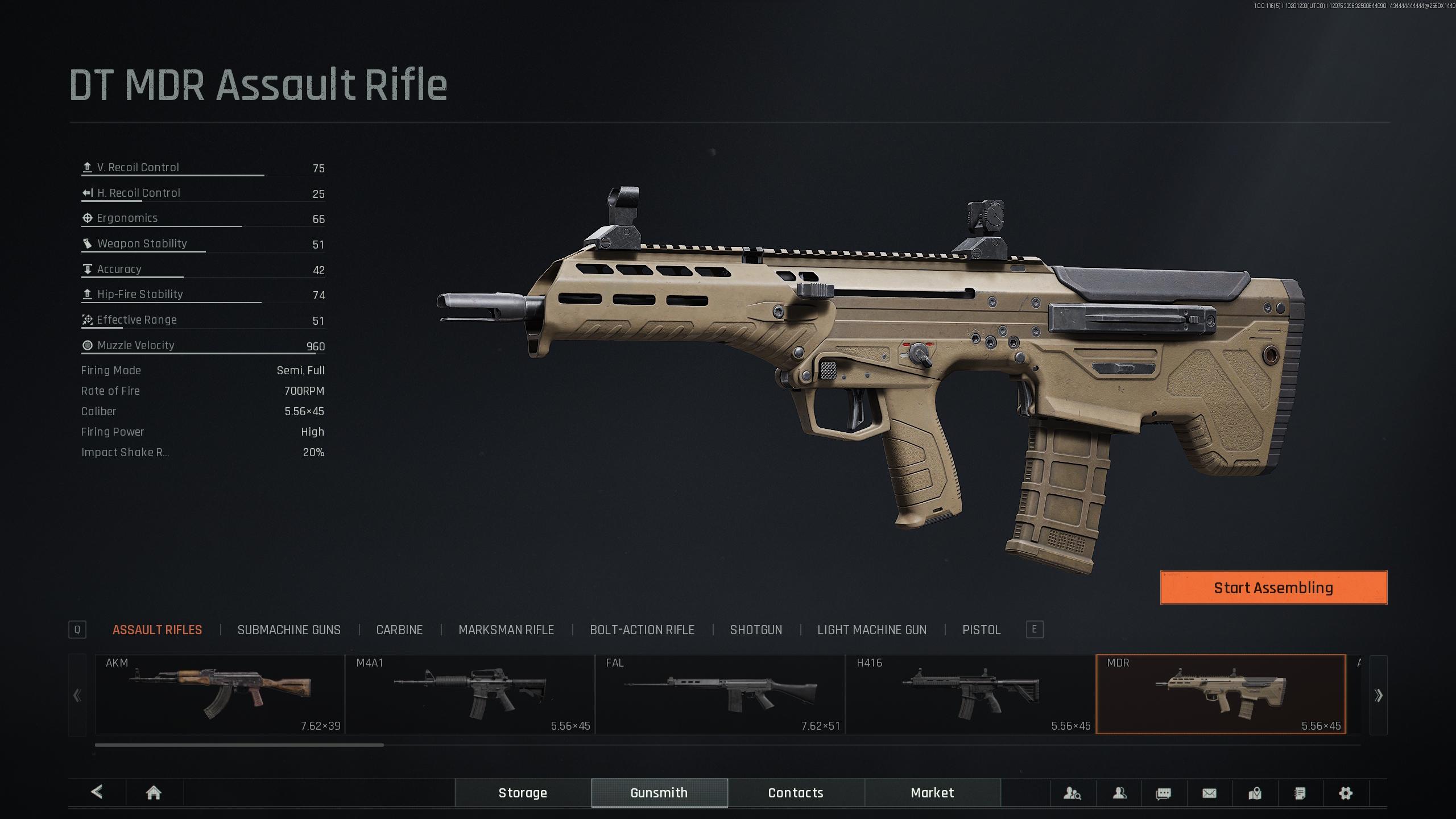Open the Storage tab

coord(523,793)
